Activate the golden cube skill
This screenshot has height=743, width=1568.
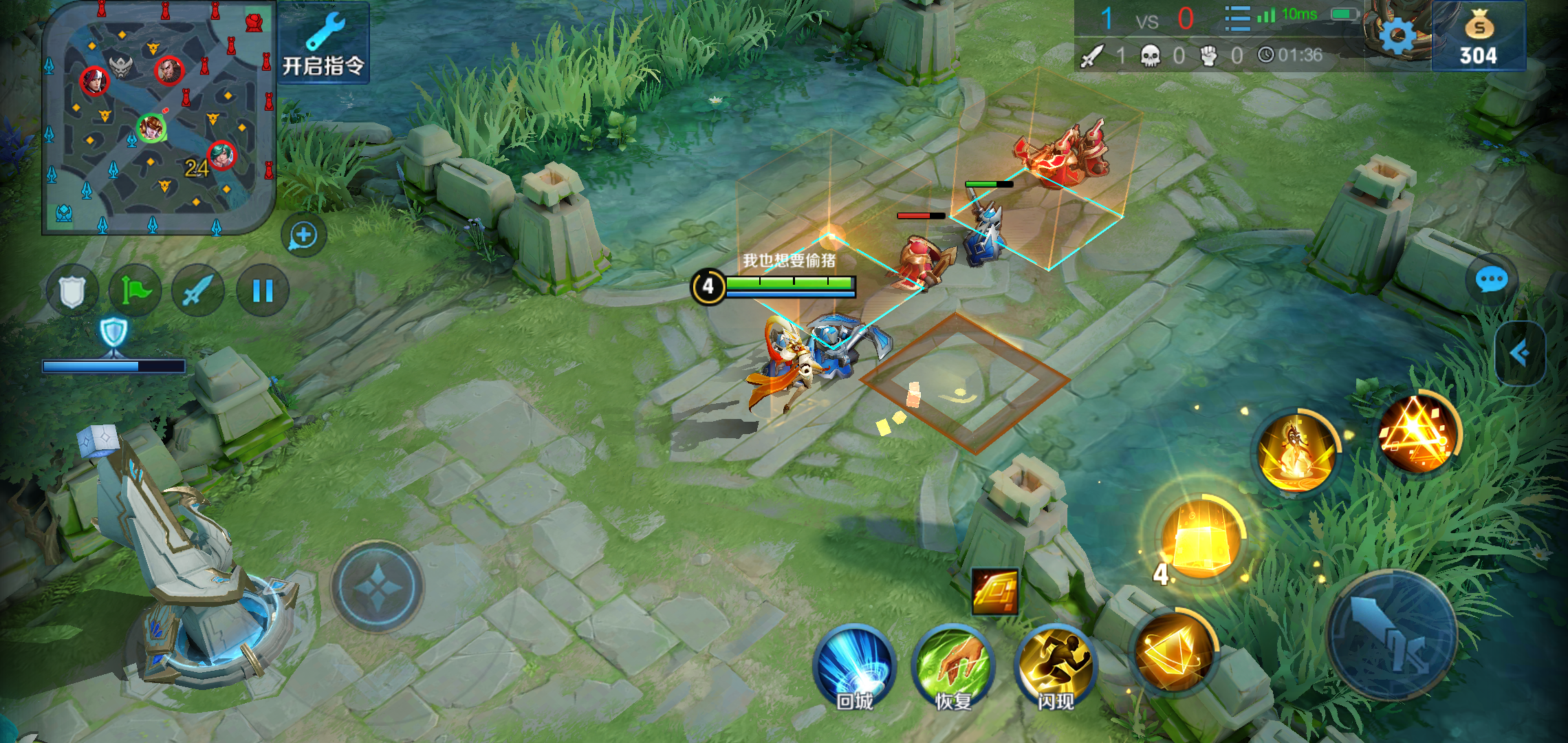[1201, 538]
